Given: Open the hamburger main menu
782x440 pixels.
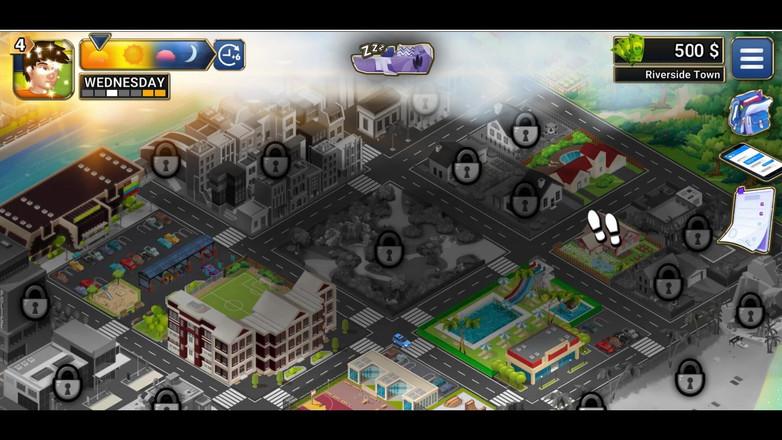Looking at the screenshot, I should pos(752,58).
